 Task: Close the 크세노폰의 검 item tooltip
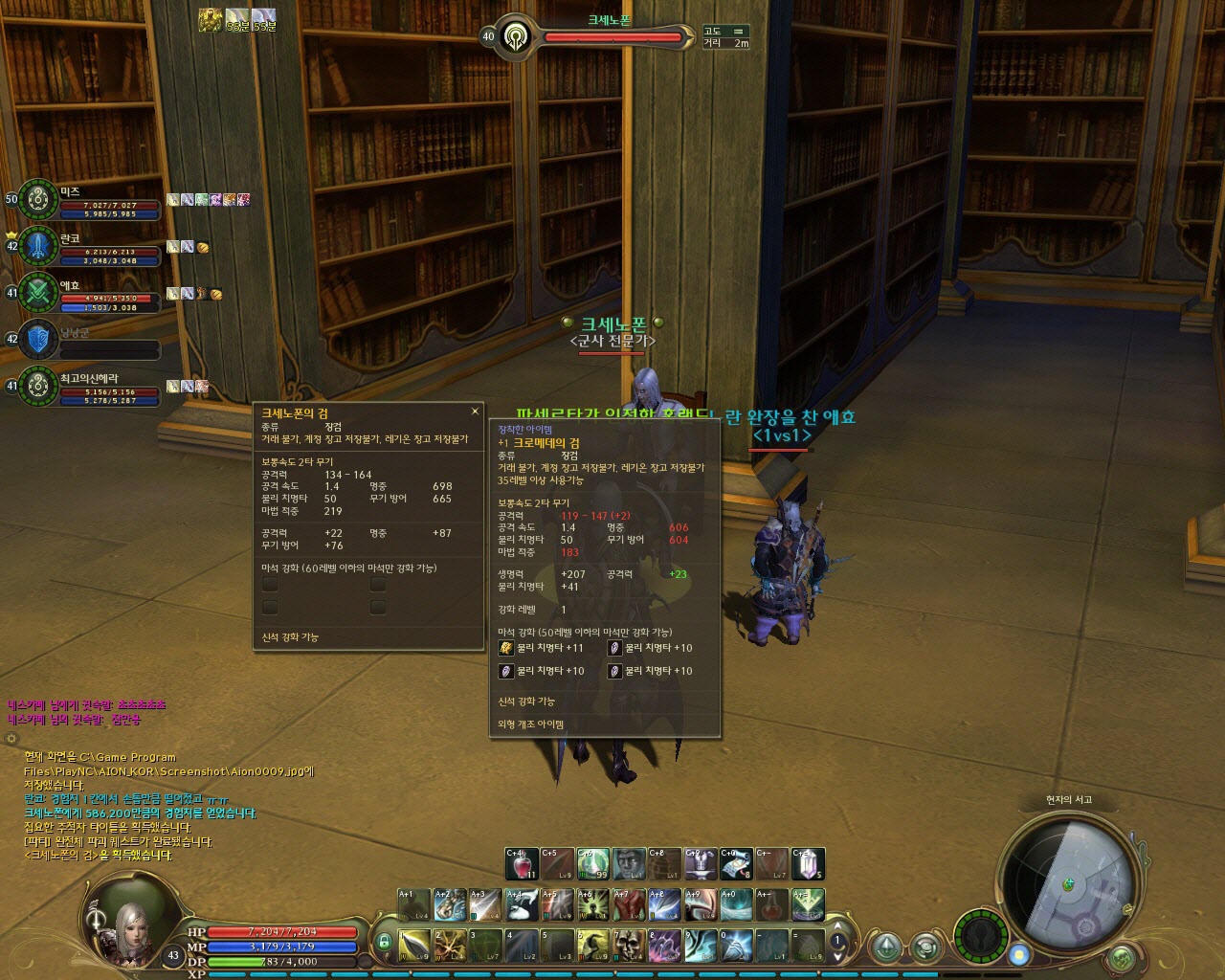coord(475,412)
